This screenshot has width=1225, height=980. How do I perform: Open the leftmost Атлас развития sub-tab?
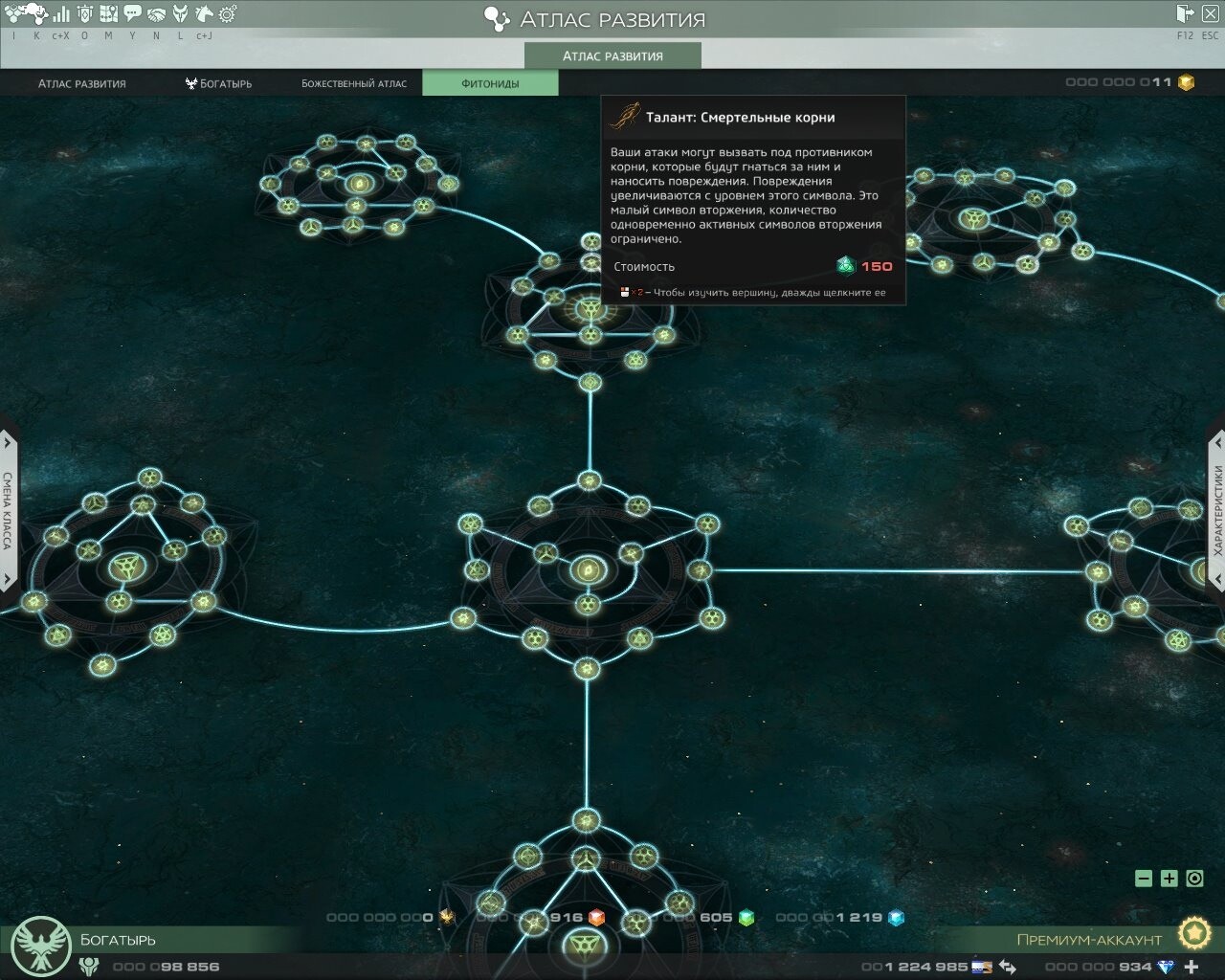click(82, 83)
